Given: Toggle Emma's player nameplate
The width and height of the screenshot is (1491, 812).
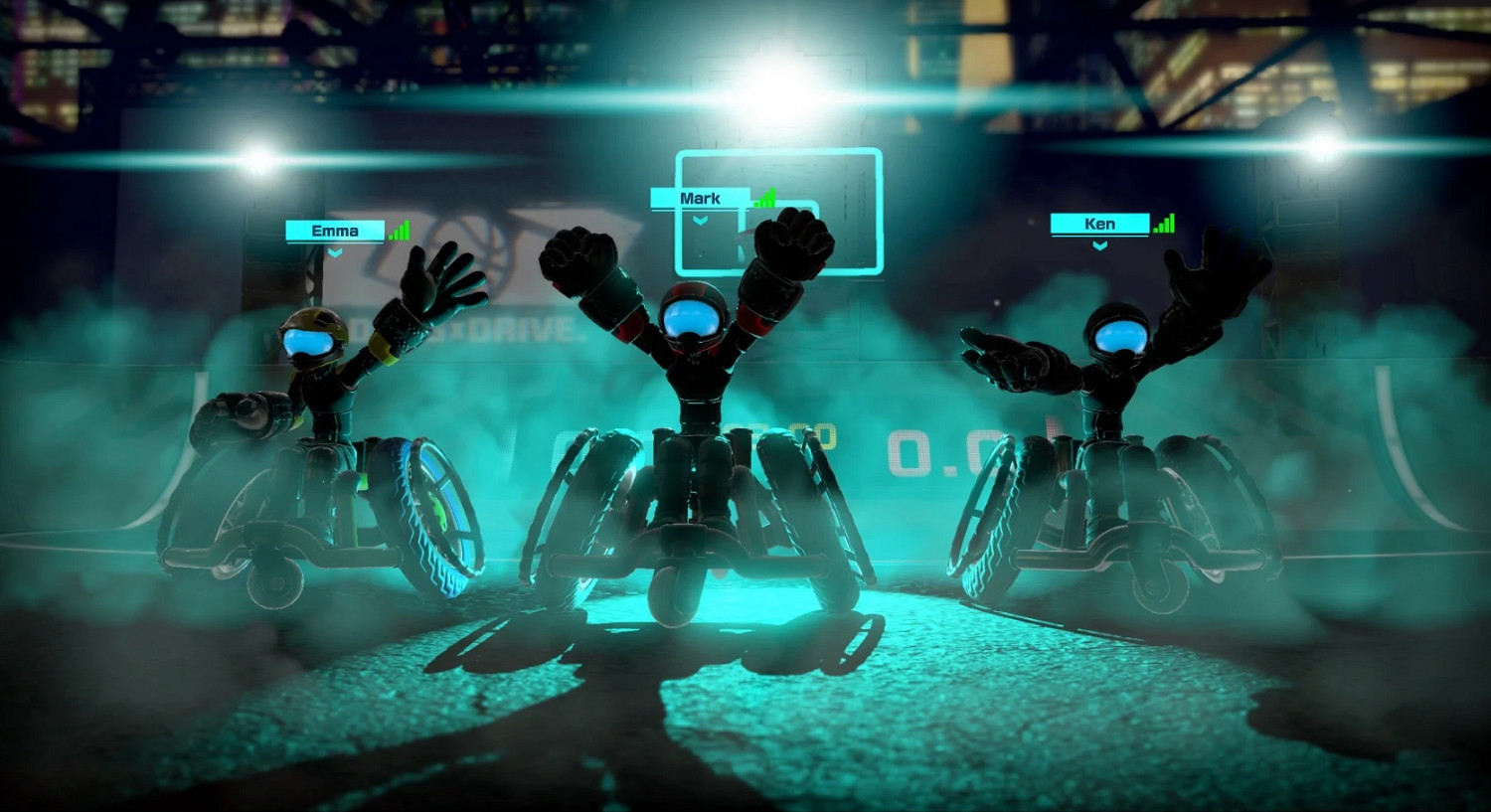Looking at the screenshot, I should 334,231.
